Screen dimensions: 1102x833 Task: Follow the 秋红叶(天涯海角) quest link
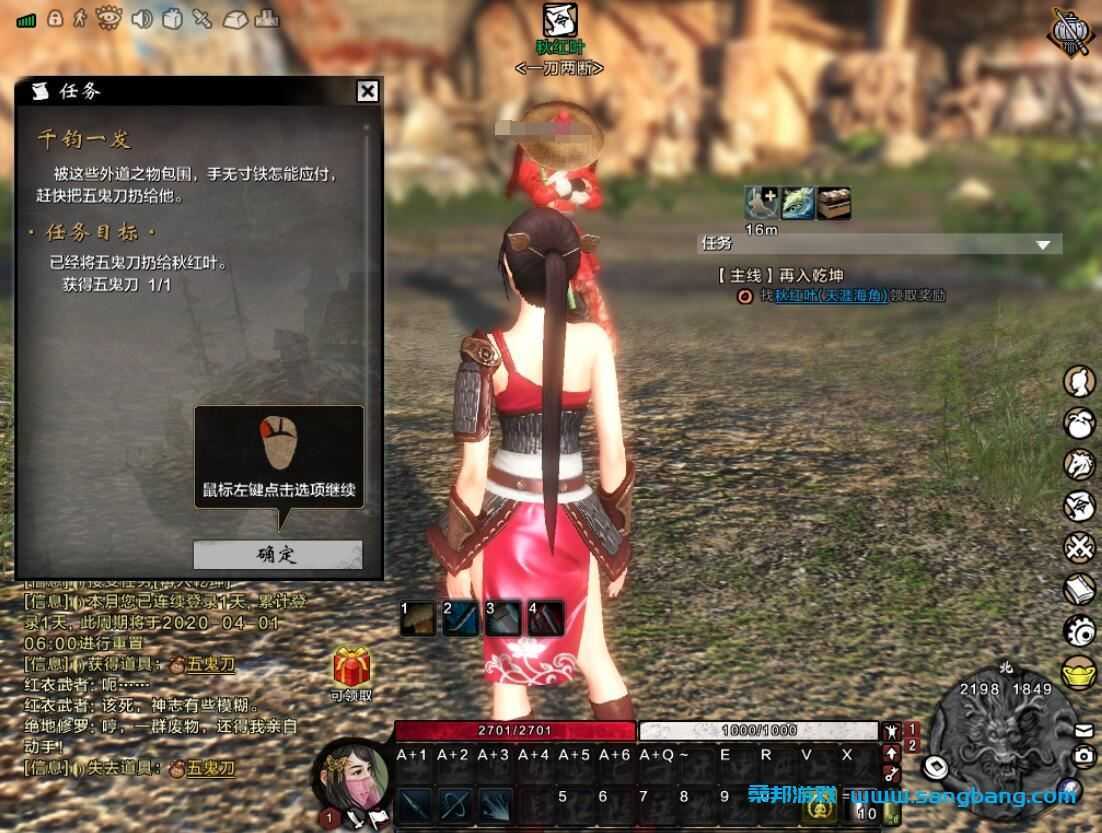coord(831,295)
